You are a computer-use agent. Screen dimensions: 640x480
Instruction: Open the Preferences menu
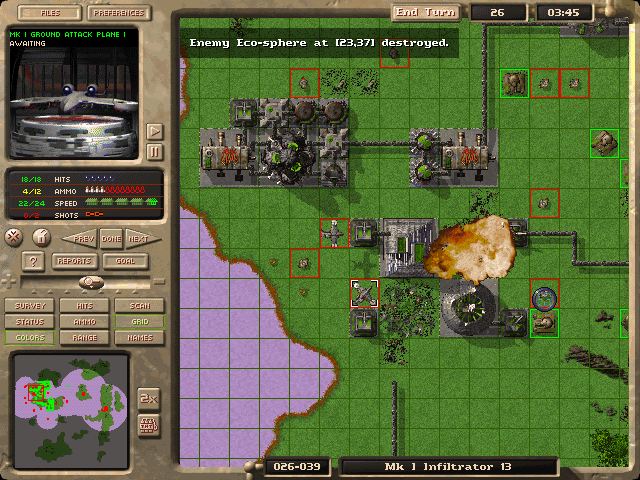120,13
